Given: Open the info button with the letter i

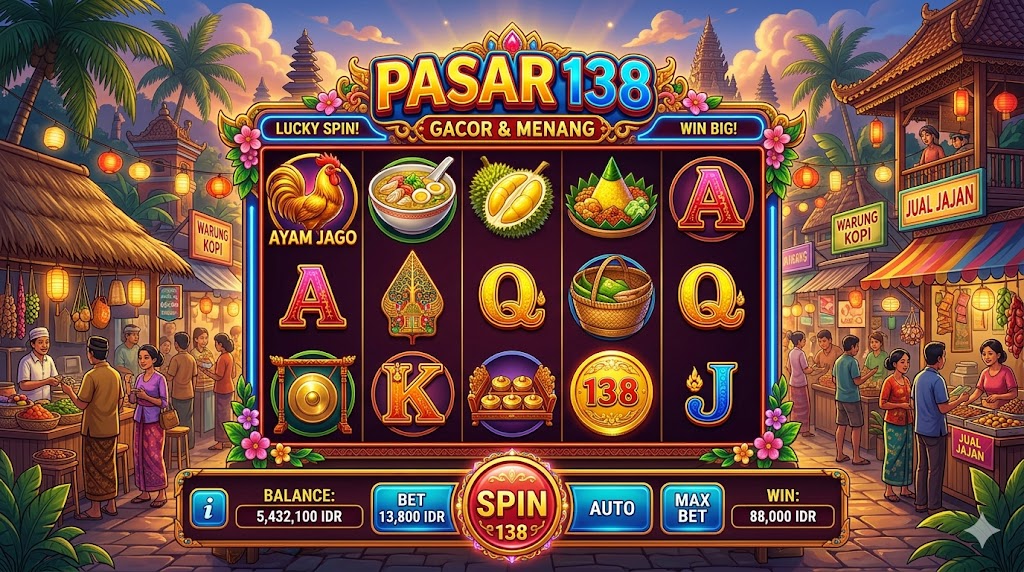Looking at the screenshot, I should tap(208, 509).
